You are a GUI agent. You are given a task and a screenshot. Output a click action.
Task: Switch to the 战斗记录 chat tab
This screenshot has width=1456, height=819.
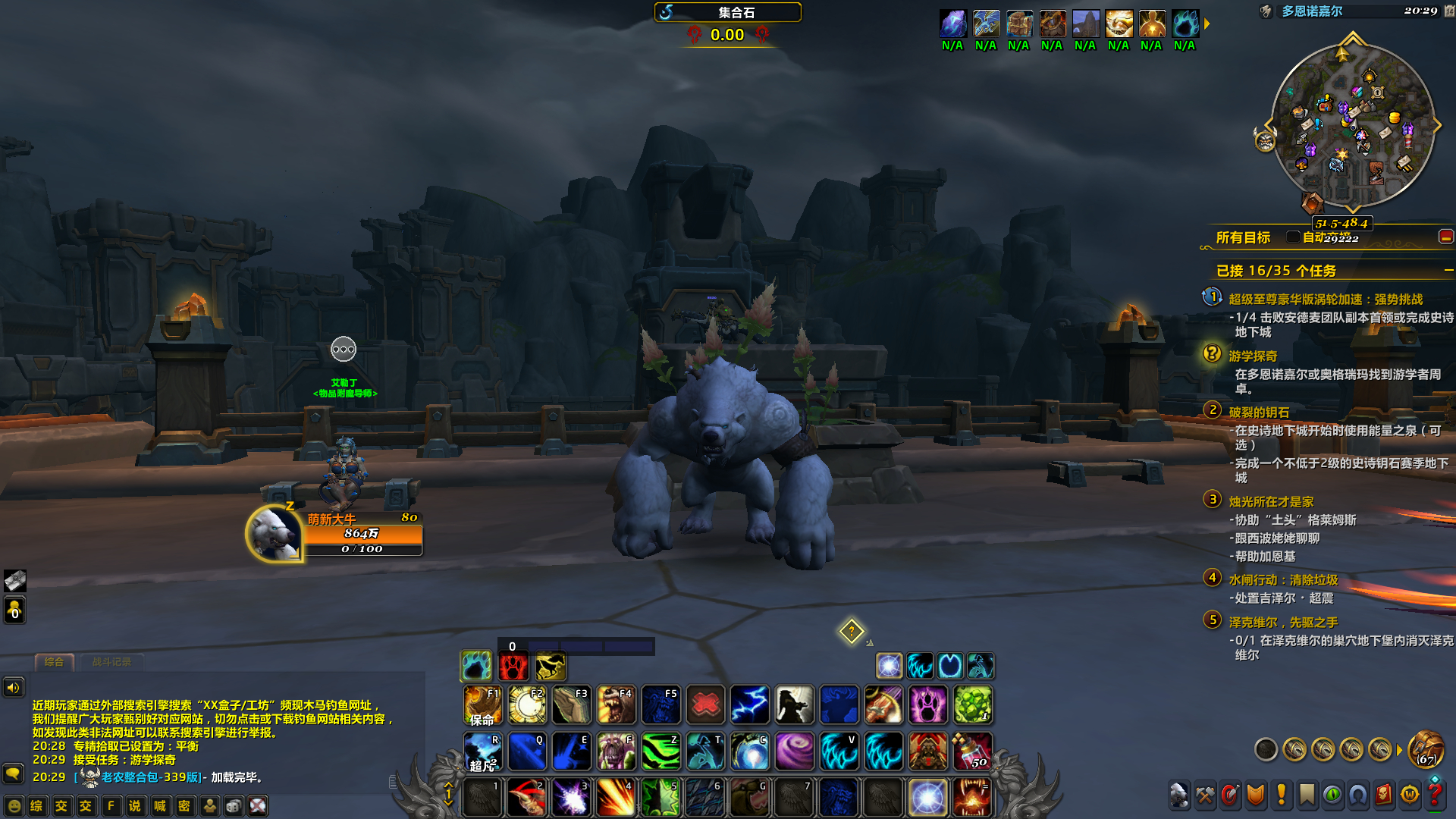coord(111,662)
